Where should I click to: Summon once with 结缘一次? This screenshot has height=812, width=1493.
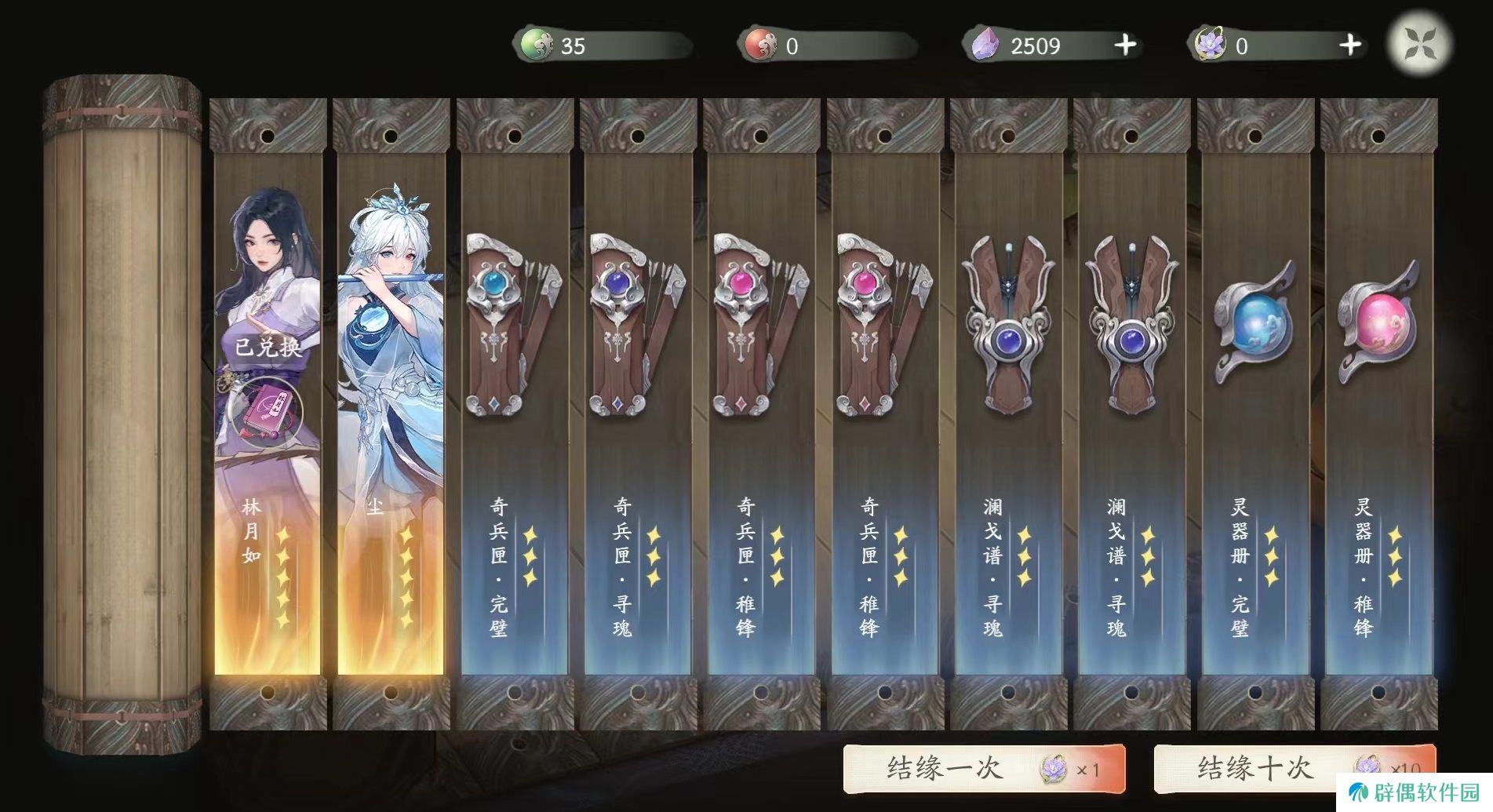point(984,768)
